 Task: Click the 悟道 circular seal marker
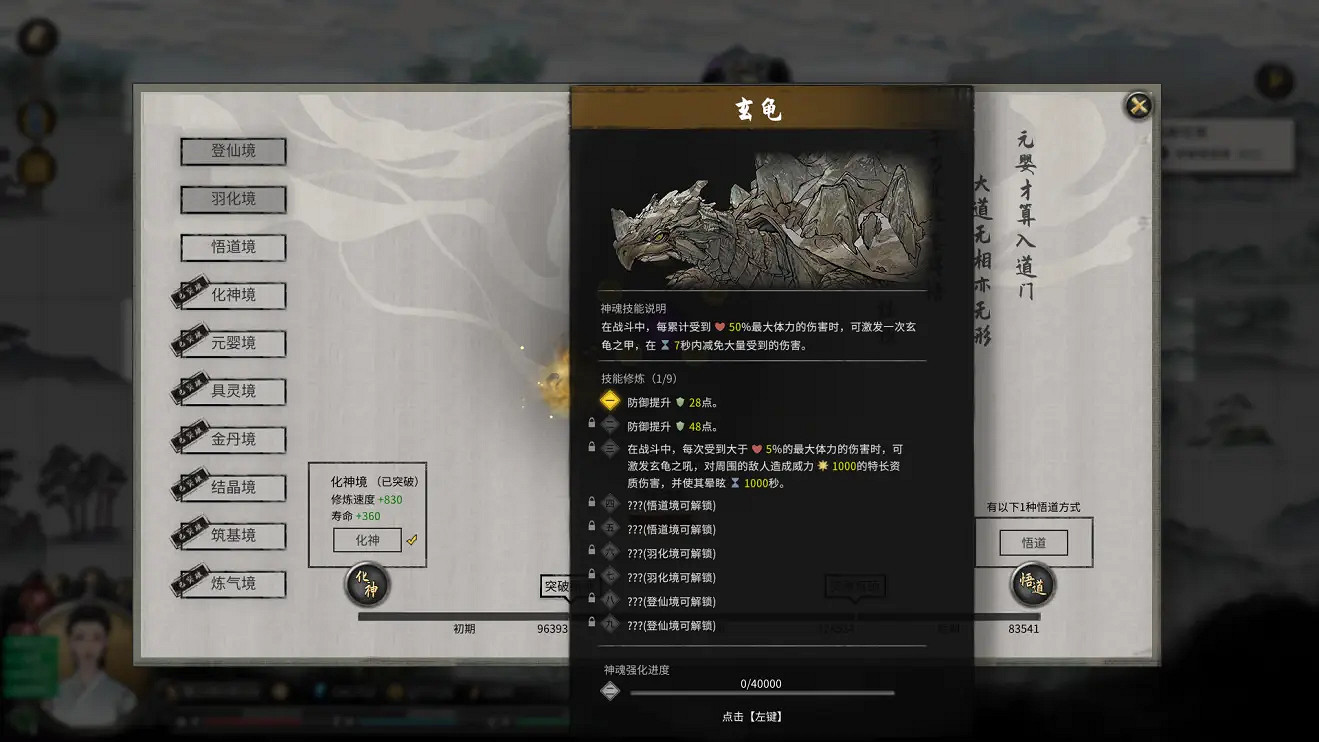[1032, 586]
